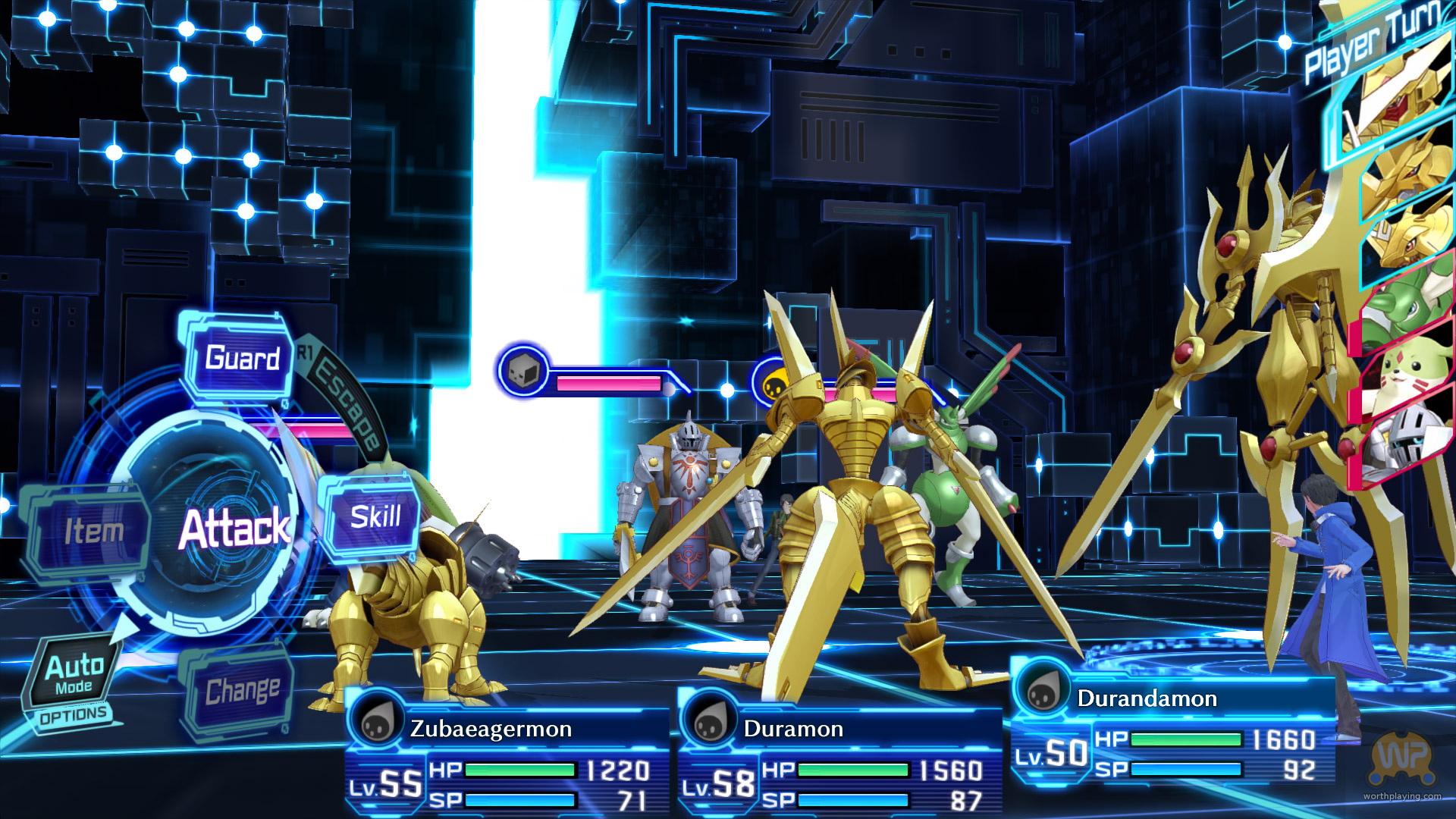Choose the Guard command
Screen dimensions: 1456x819
click(x=241, y=358)
